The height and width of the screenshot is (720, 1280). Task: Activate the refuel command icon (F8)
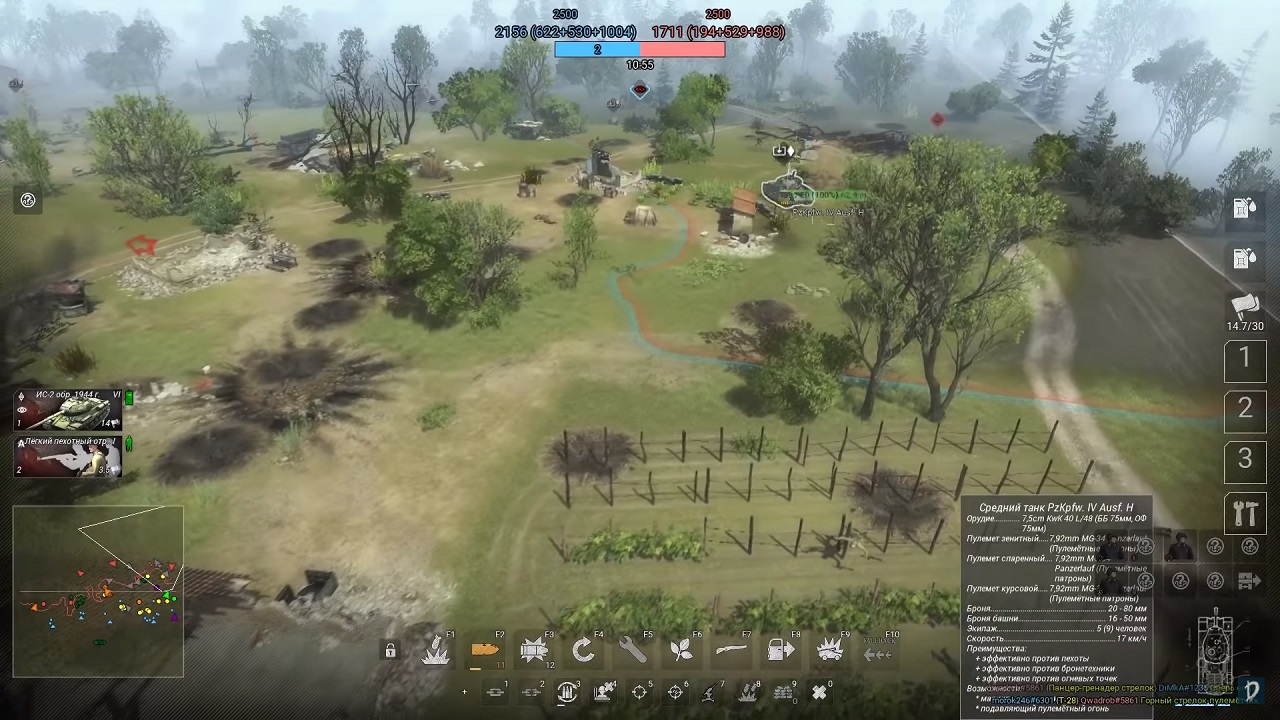(780, 651)
